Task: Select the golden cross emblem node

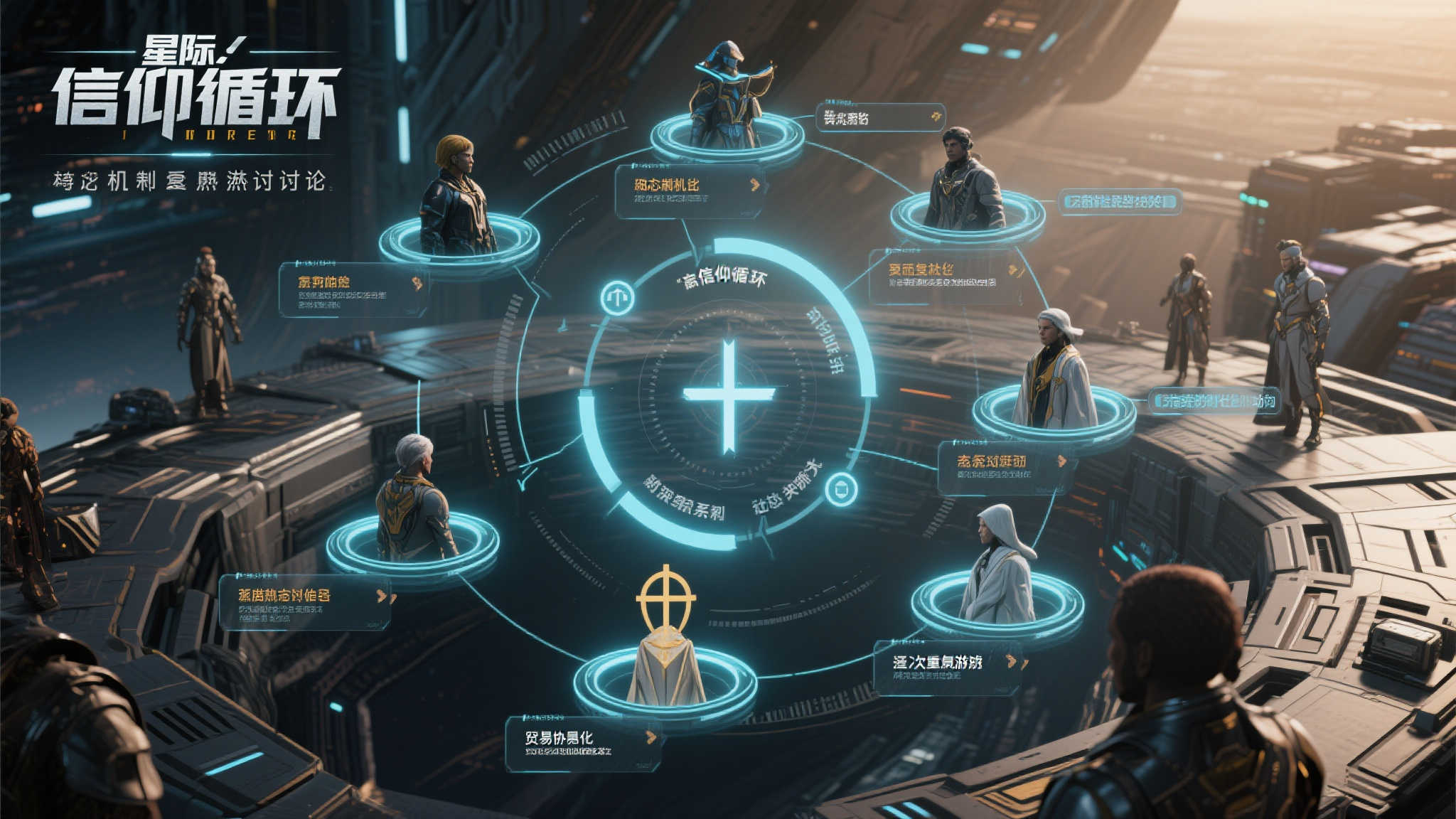Action: pos(665,640)
